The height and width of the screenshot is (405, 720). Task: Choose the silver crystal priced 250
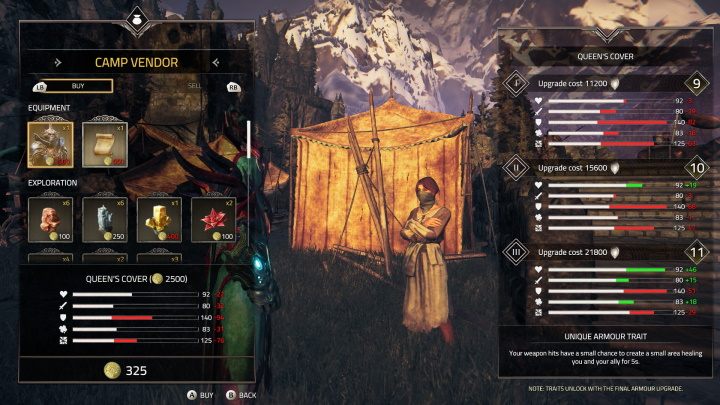(102, 218)
